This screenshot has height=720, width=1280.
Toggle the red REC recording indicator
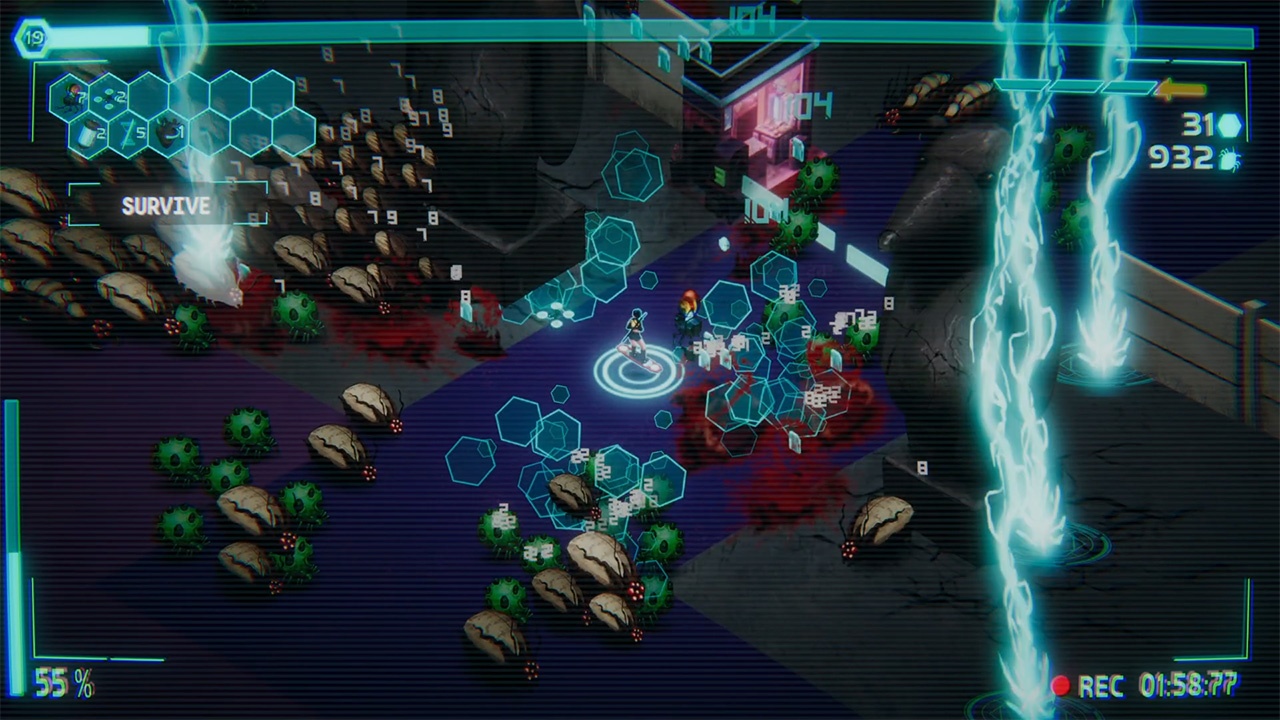tap(1064, 685)
